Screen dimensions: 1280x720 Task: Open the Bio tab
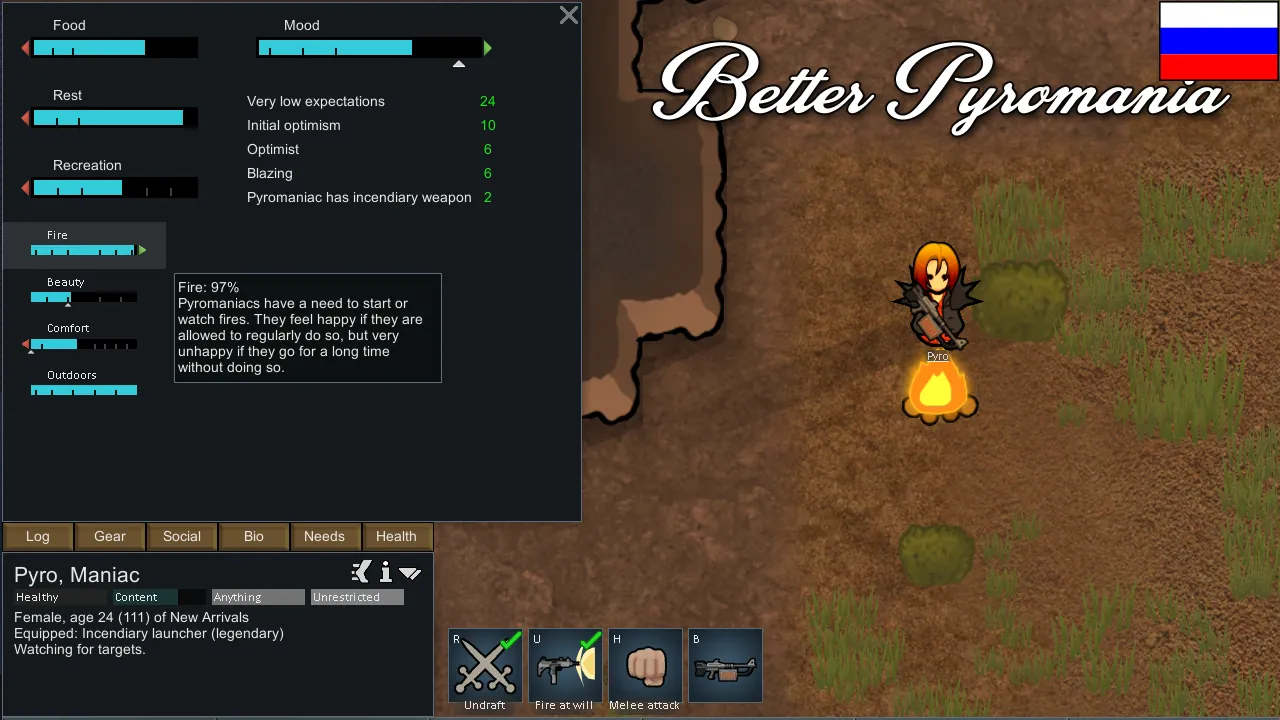click(x=254, y=536)
